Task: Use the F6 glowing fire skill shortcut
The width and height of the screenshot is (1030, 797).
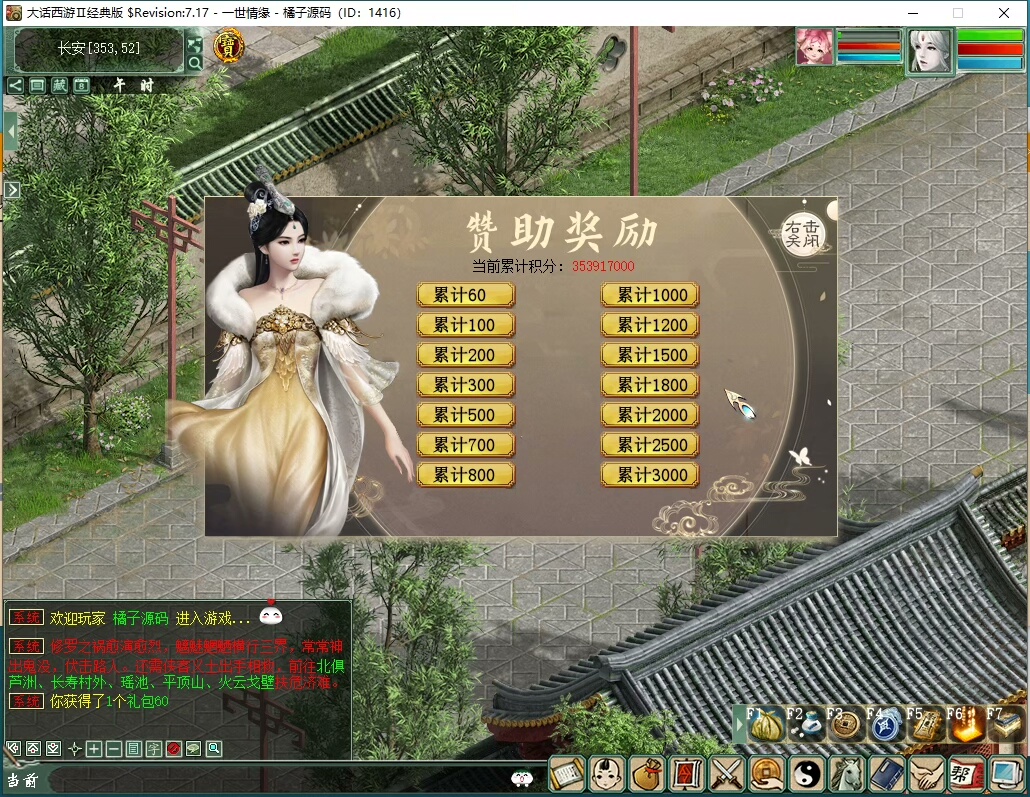Action: [964, 725]
